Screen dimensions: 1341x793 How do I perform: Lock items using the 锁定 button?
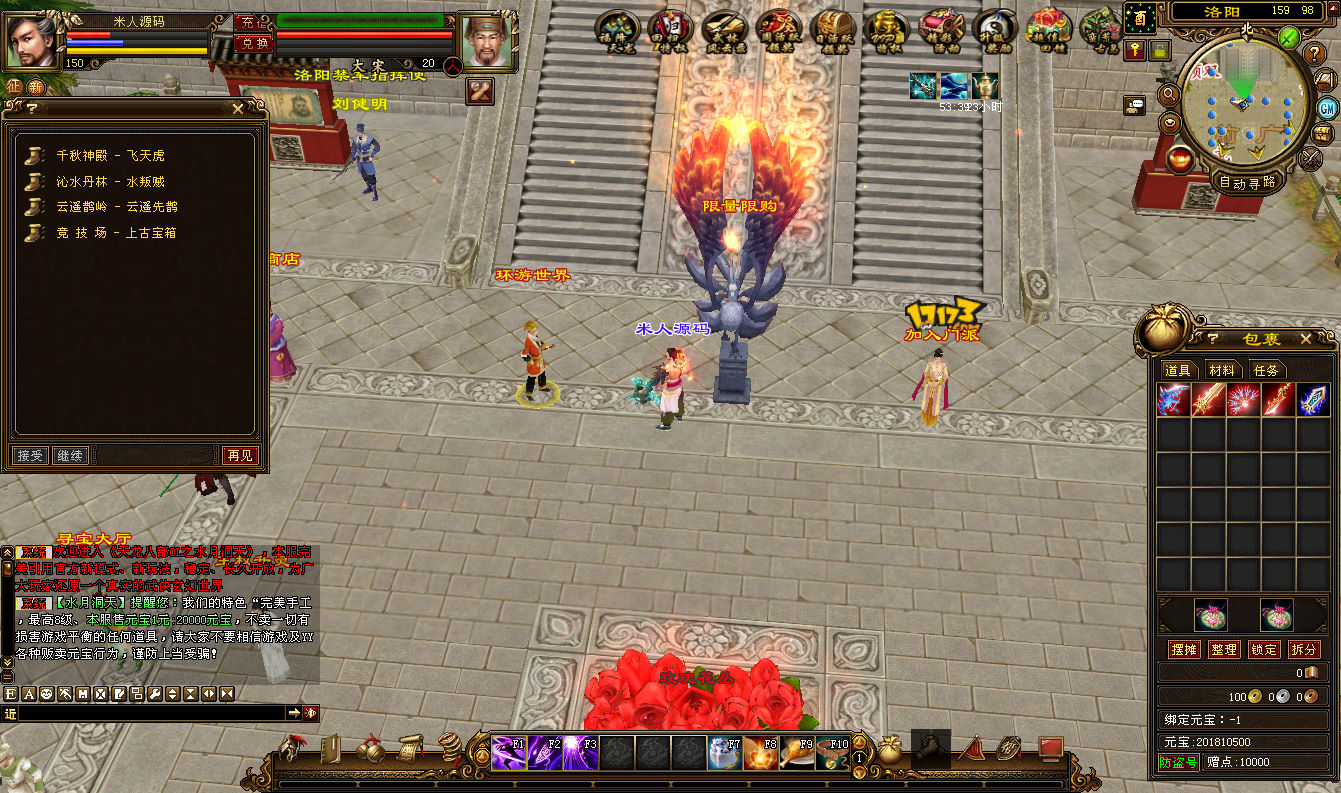coord(1264,650)
